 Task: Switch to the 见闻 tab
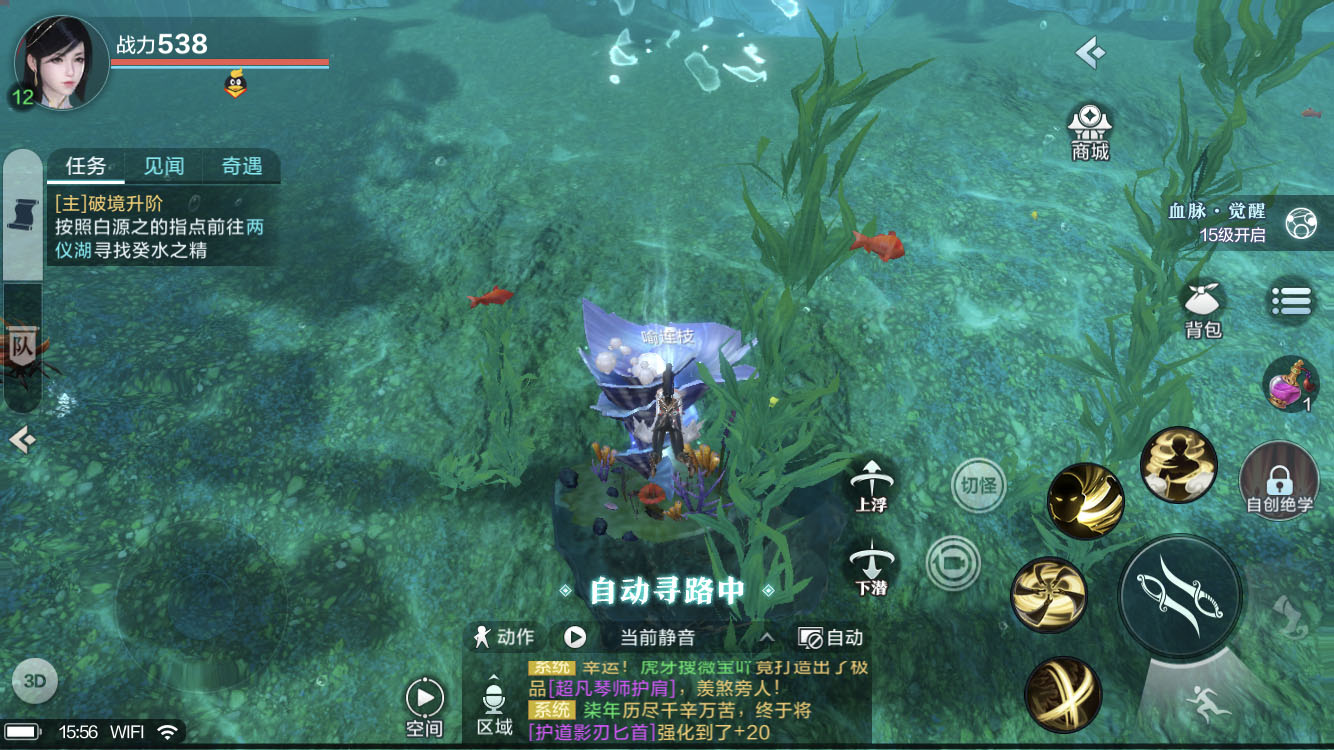(x=163, y=166)
